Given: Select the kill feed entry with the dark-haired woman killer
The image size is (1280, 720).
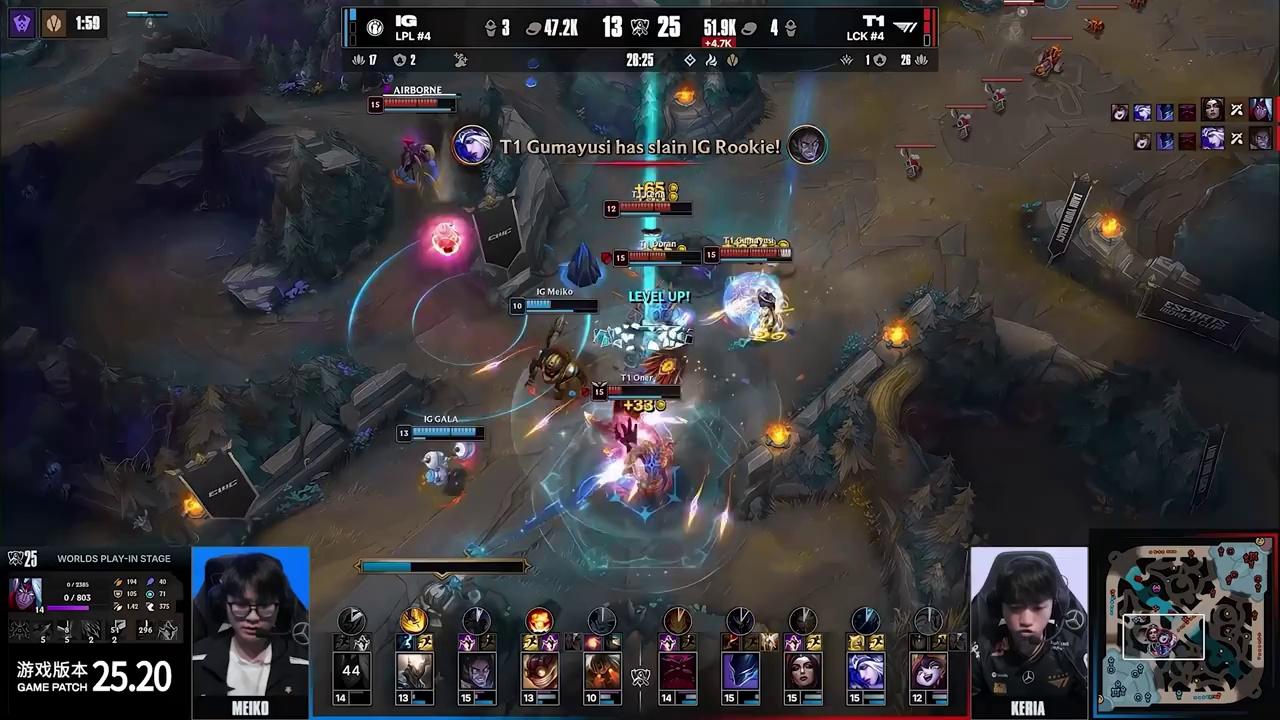Looking at the screenshot, I should [1212, 110].
